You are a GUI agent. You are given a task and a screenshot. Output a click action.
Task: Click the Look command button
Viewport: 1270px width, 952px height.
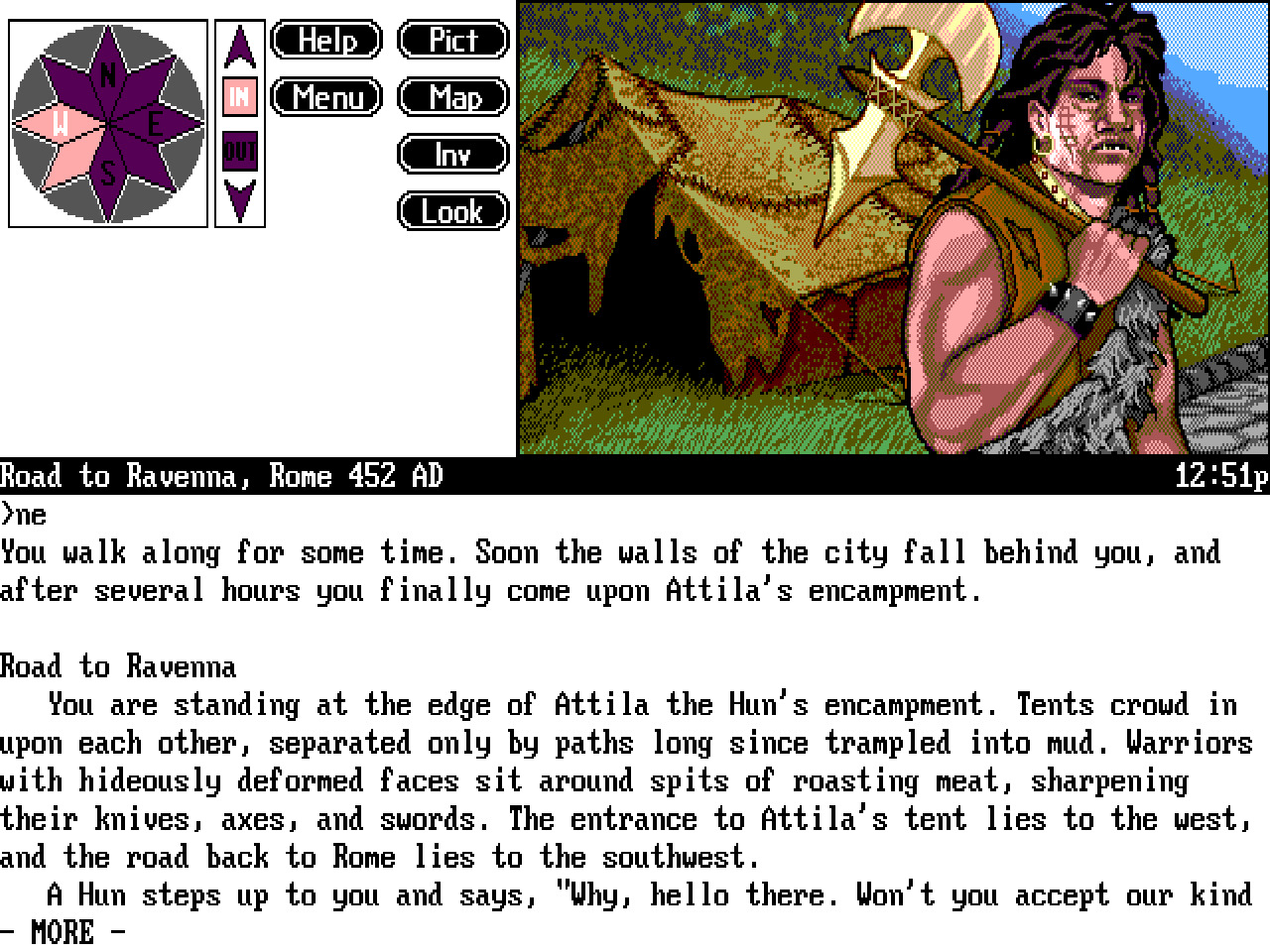(x=452, y=211)
